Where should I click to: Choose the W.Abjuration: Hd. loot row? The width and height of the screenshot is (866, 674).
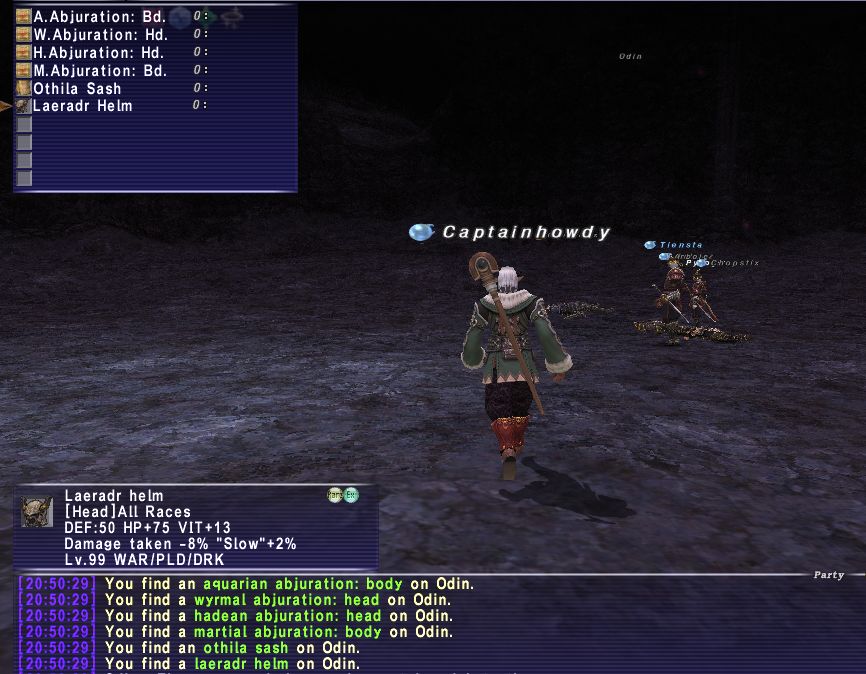pos(99,35)
